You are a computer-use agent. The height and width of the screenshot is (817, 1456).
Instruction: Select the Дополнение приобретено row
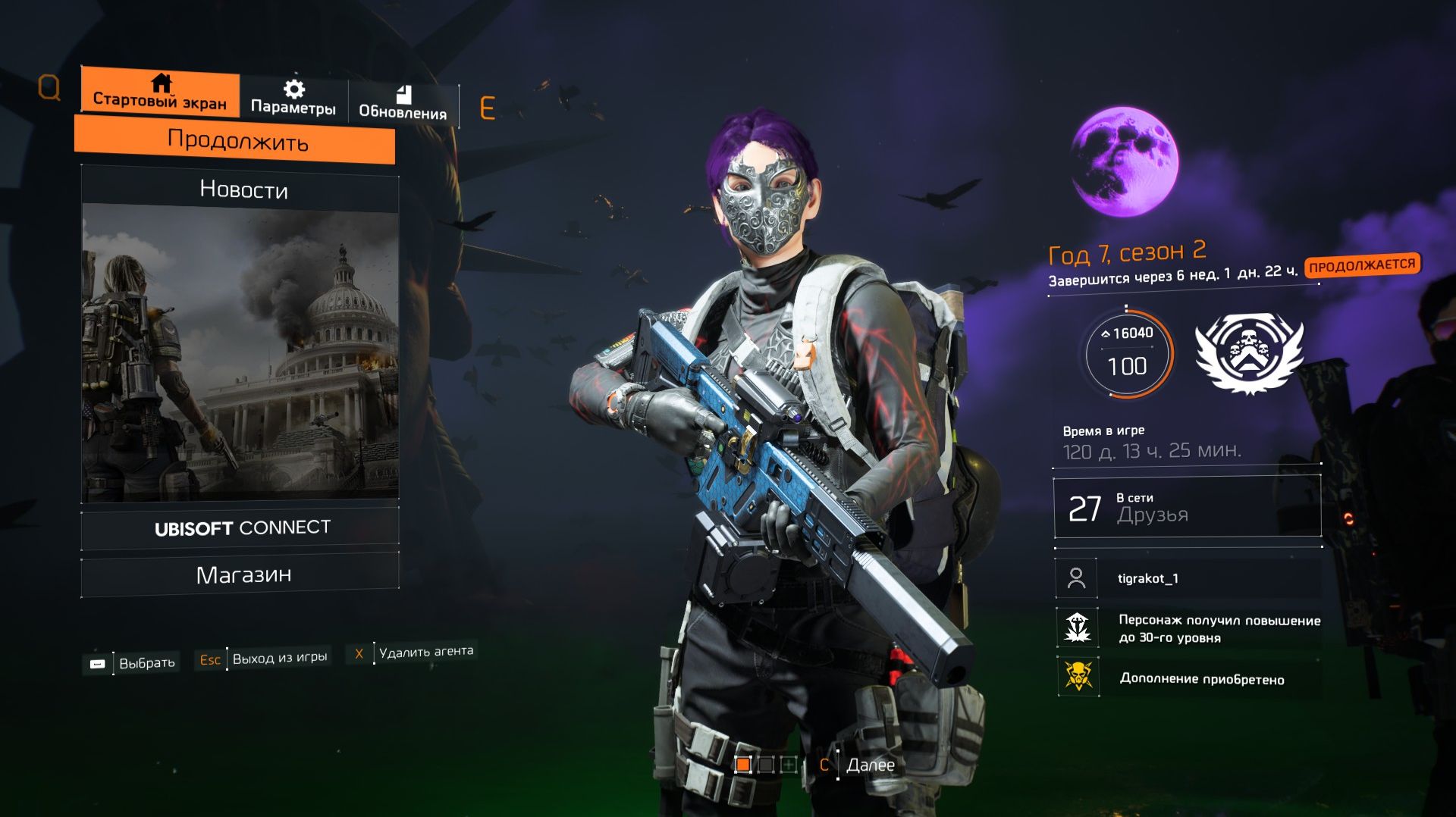pyautogui.click(x=1187, y=678)
